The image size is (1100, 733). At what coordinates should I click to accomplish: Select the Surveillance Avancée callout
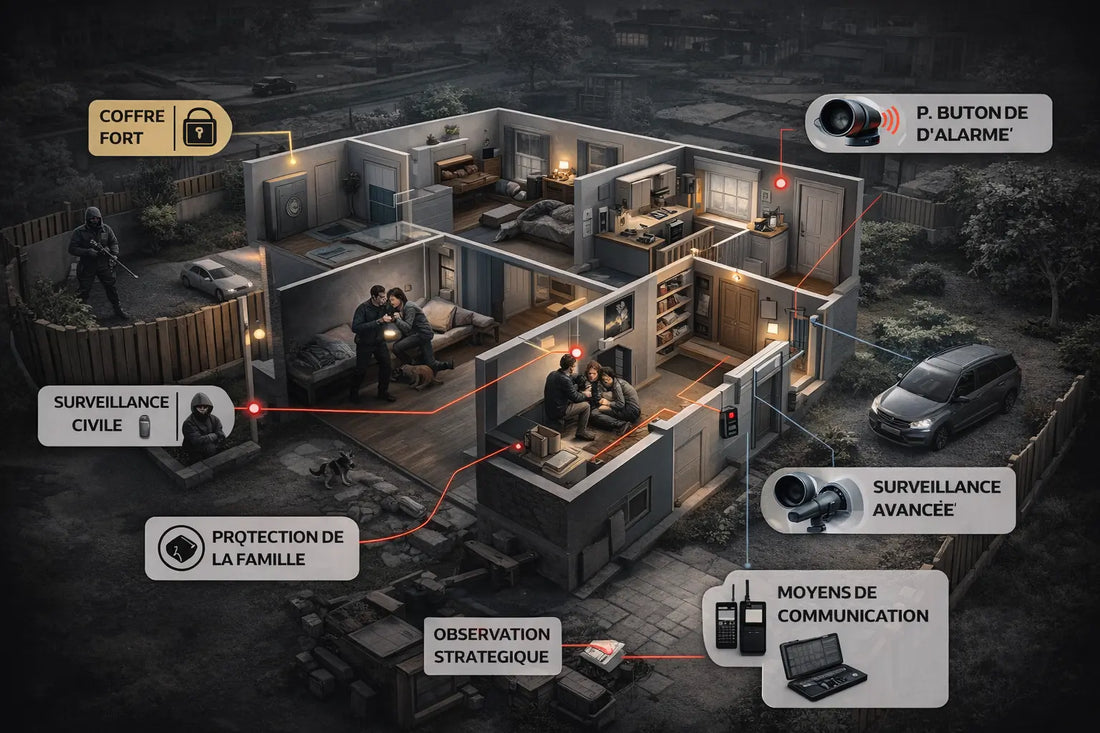click(888, 499)
